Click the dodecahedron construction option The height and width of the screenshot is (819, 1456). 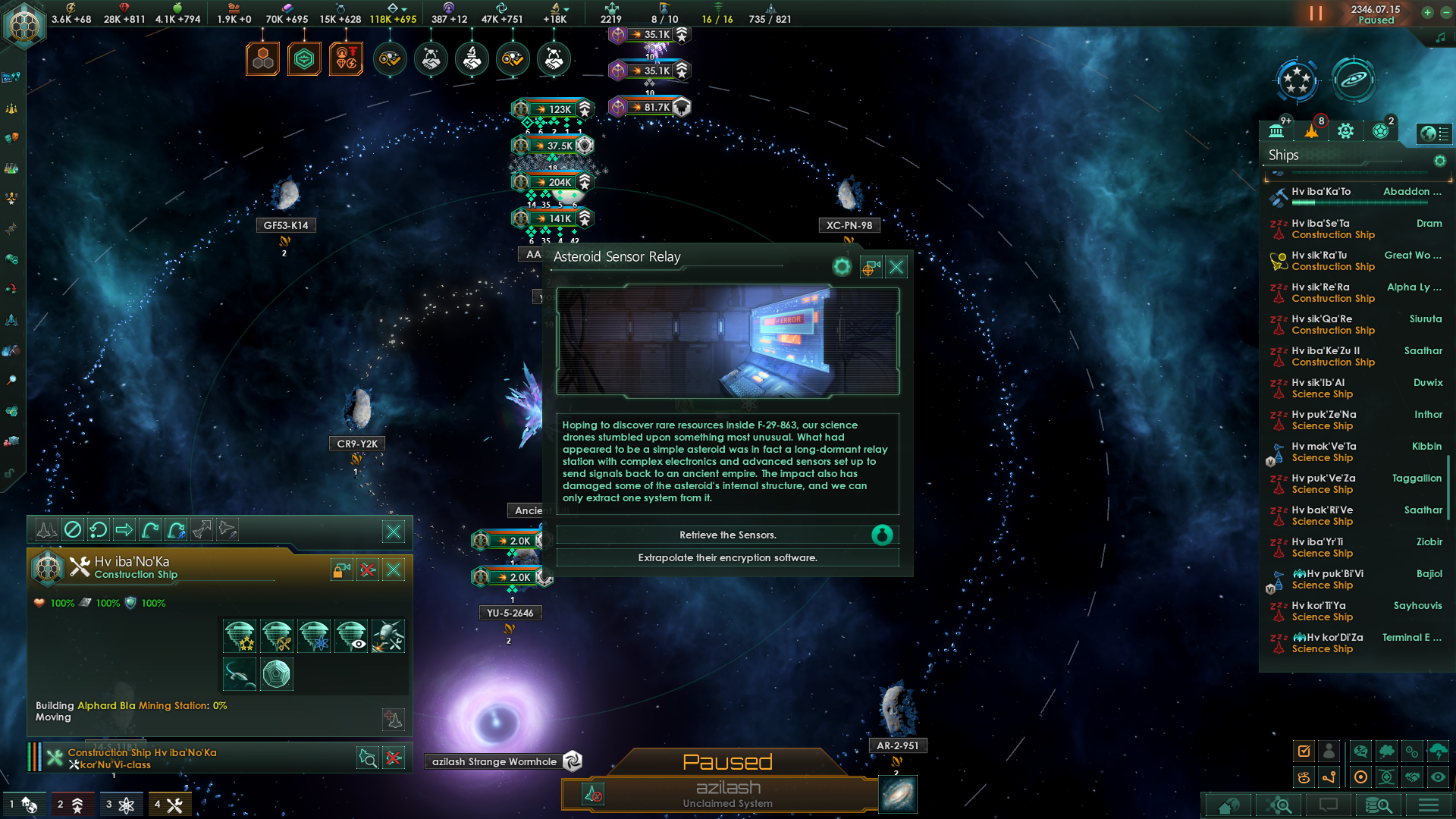click(x=277, y=674)
